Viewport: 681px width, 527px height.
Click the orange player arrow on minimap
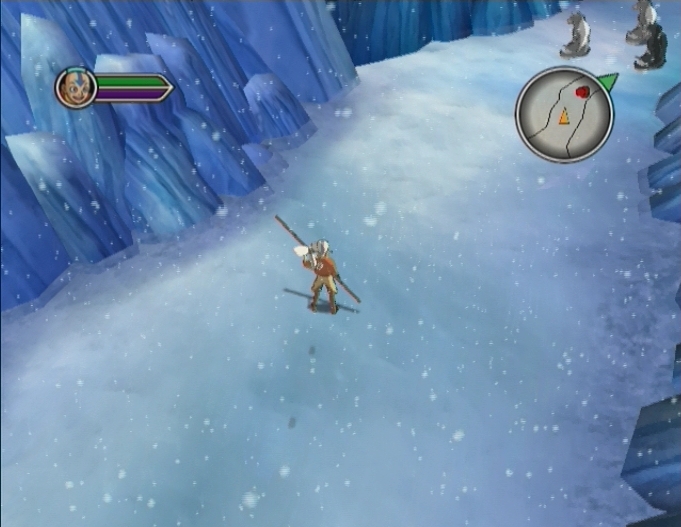click(563, 117)
